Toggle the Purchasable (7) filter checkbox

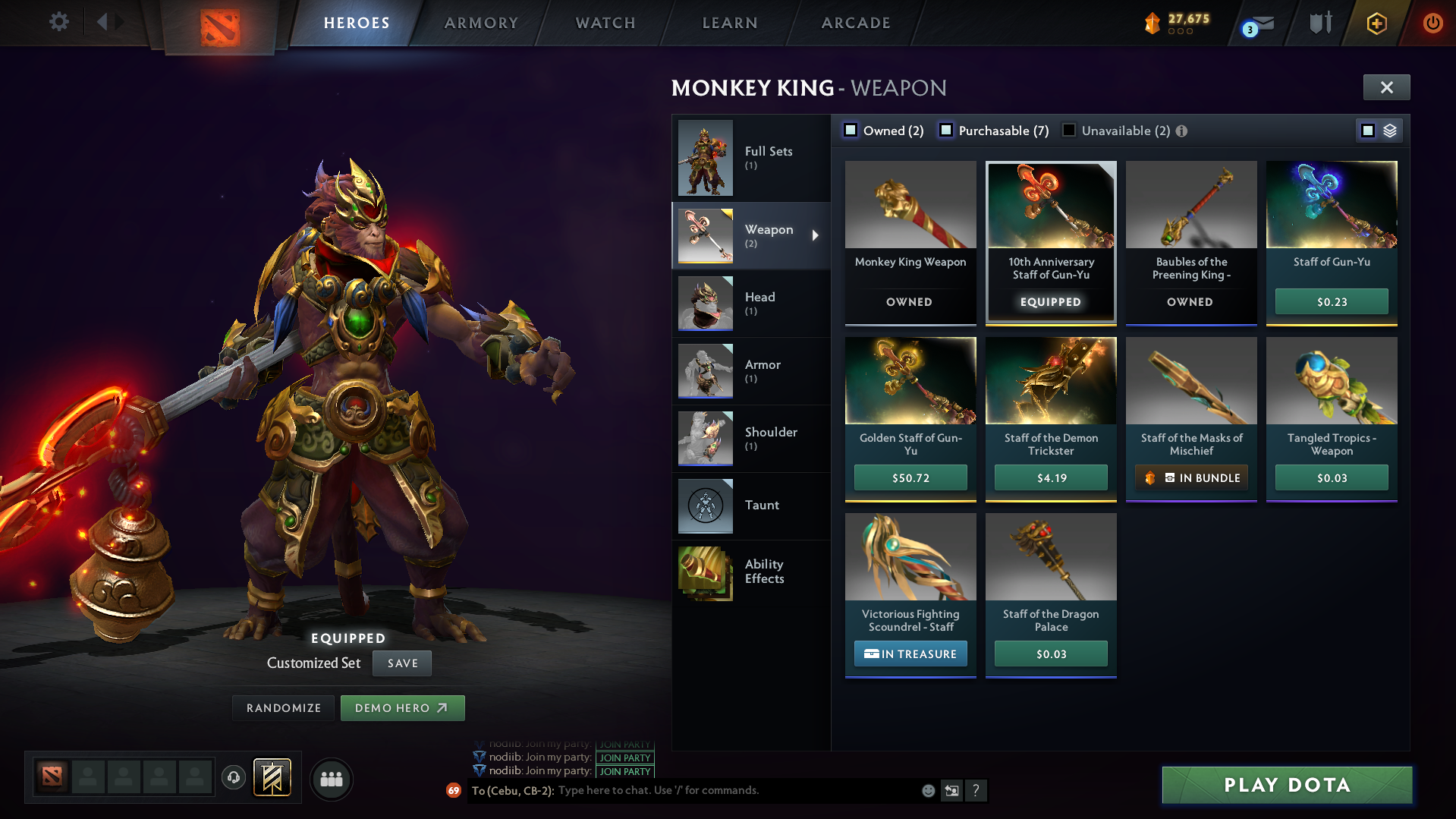[x=946, y=131]
